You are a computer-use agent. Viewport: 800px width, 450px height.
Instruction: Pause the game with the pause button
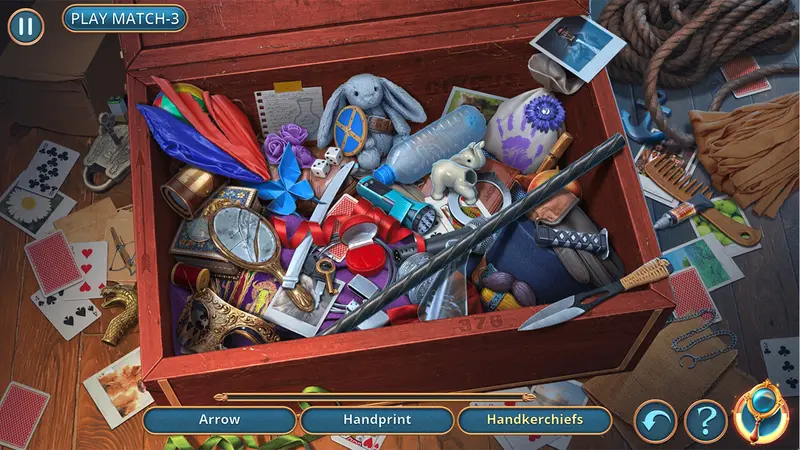[x=26, y=26]
